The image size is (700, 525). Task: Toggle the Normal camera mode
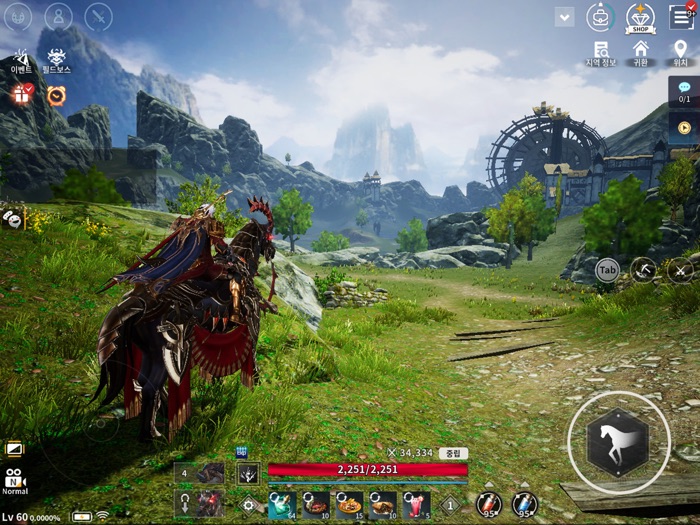[14, 481]
